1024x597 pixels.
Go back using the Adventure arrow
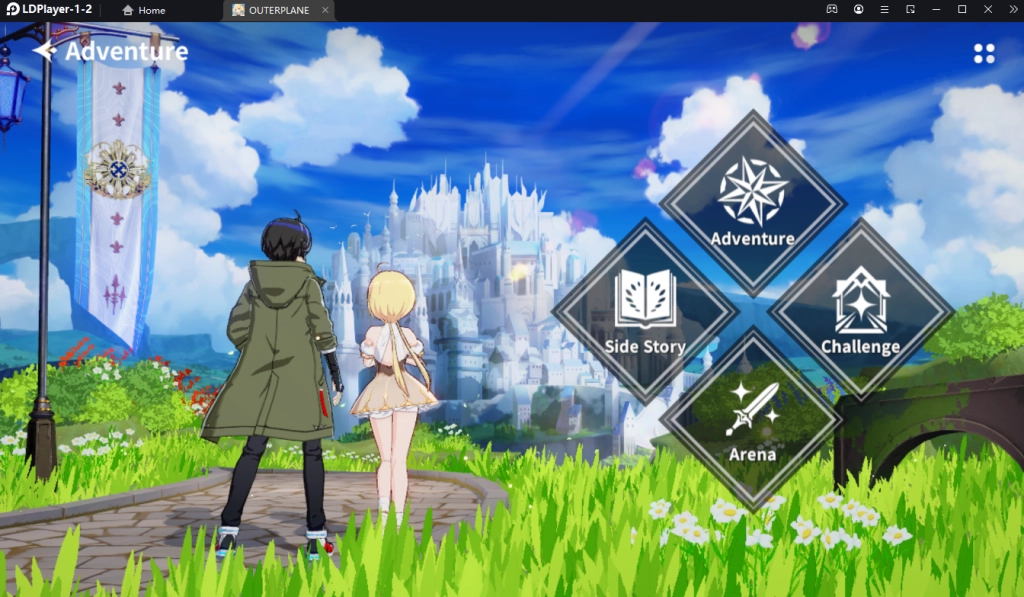click(44, 51)
